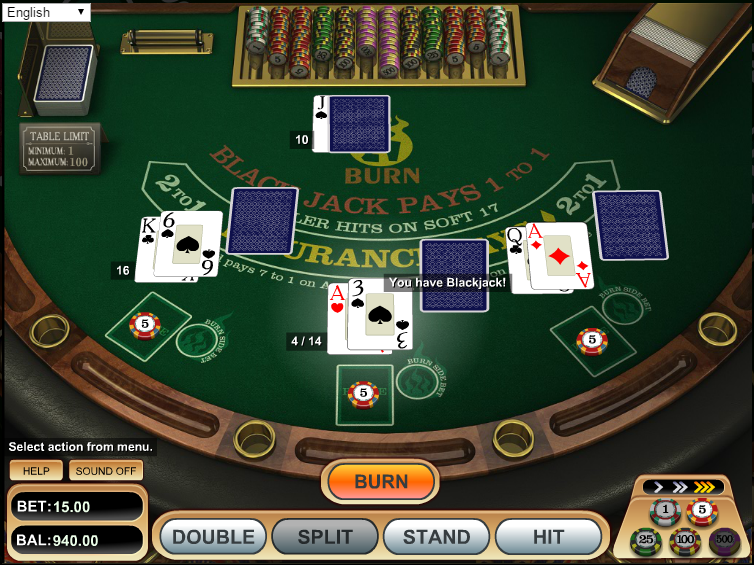754x565 pixels.
Task: Set fastest game speed with triple arrow
Action: coord(704,488)
